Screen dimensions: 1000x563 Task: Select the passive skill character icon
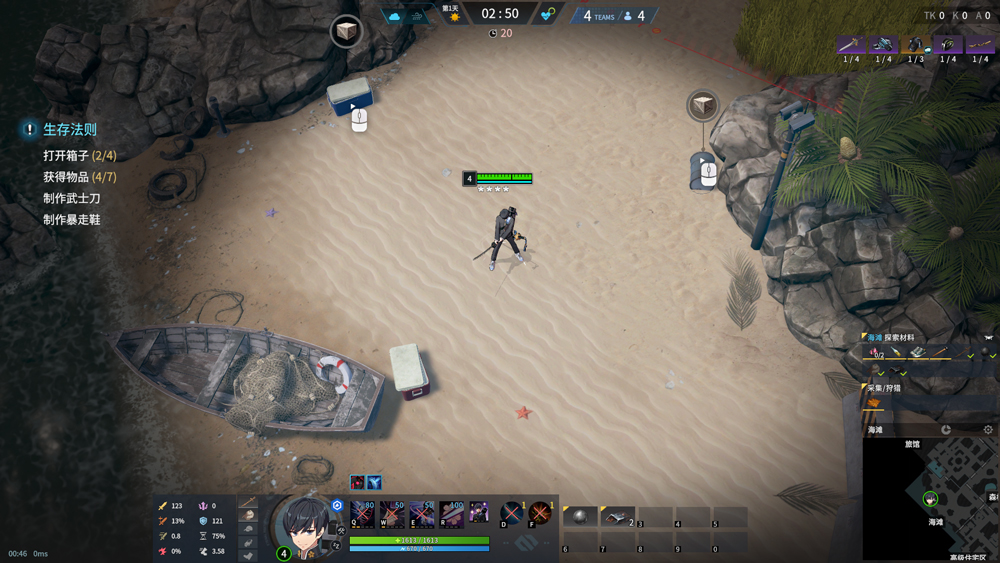pos(480,514)
